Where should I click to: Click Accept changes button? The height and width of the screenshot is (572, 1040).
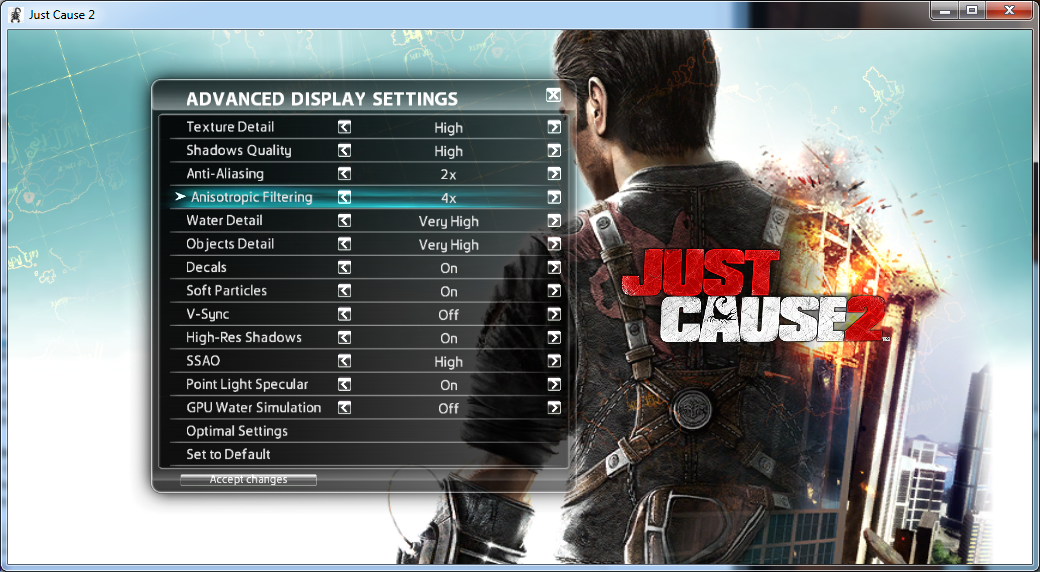tap(248, 480)
